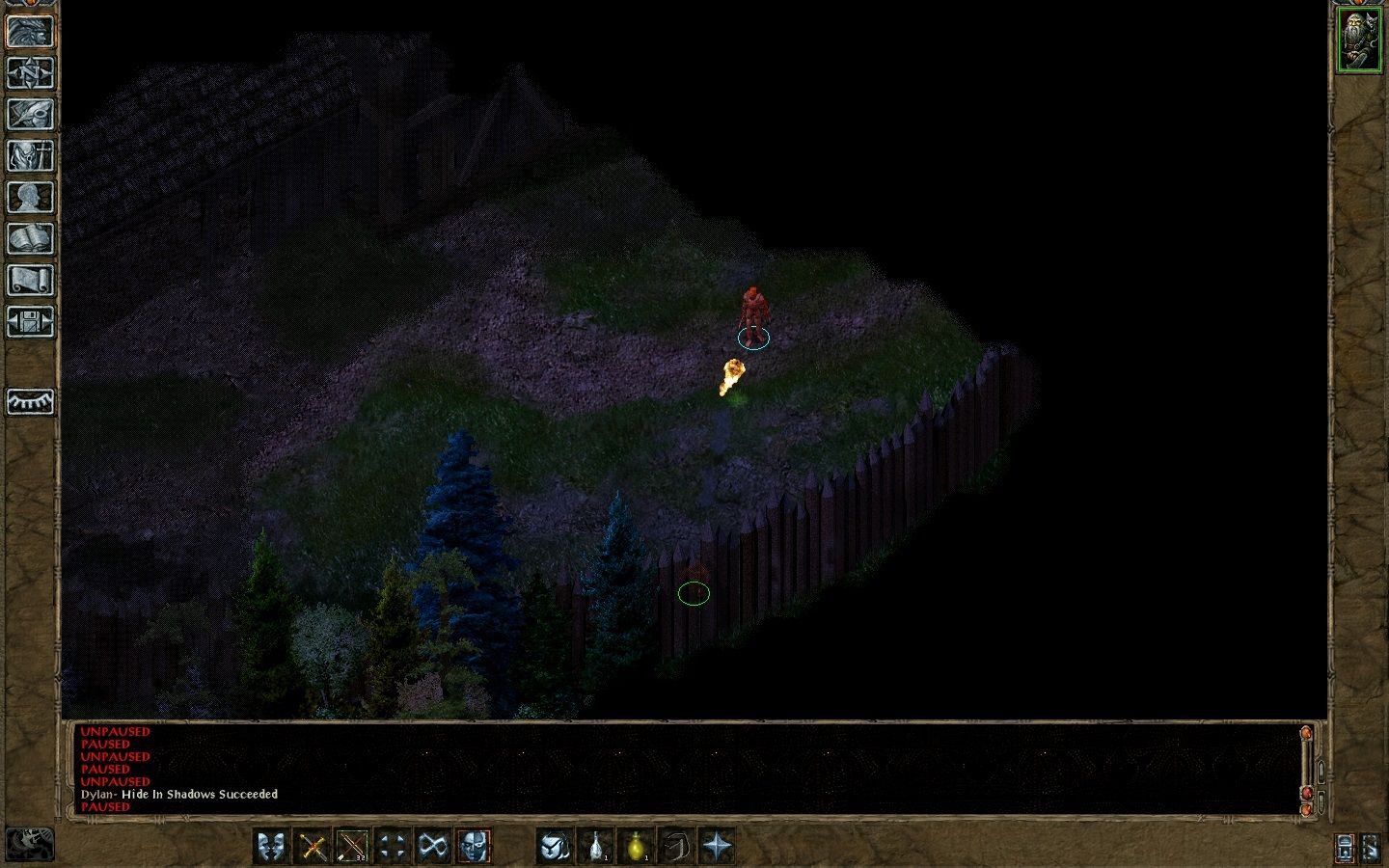The width and height of the screenshot is (1389, 868).
Task: Expand the message log window
Action: [x=1311, y=733]
